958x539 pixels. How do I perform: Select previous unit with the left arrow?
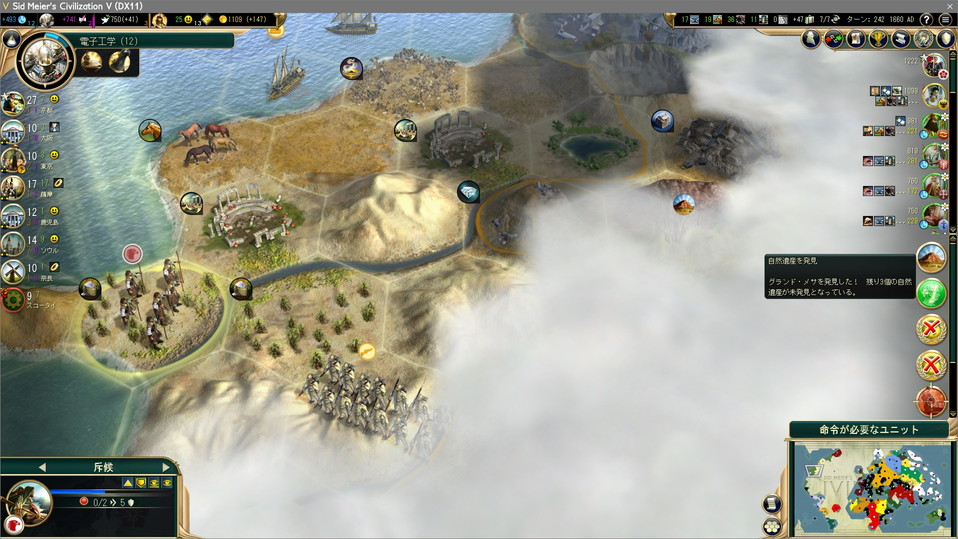pyautogui.click(x=42, y=467)
